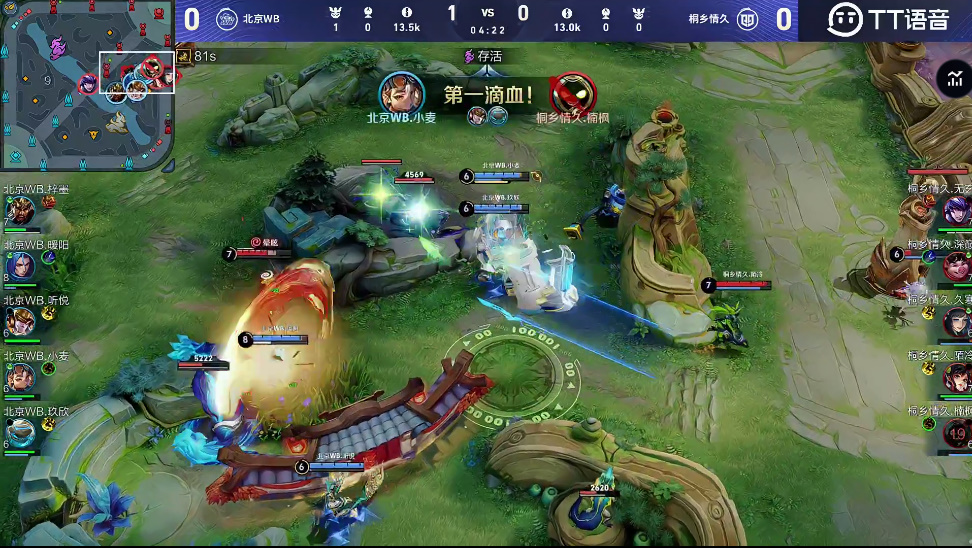The image size is (972, 548).
Task: Select 桐乡情久.楠枫 portrait with respawn timer
Action: (956, 433)
